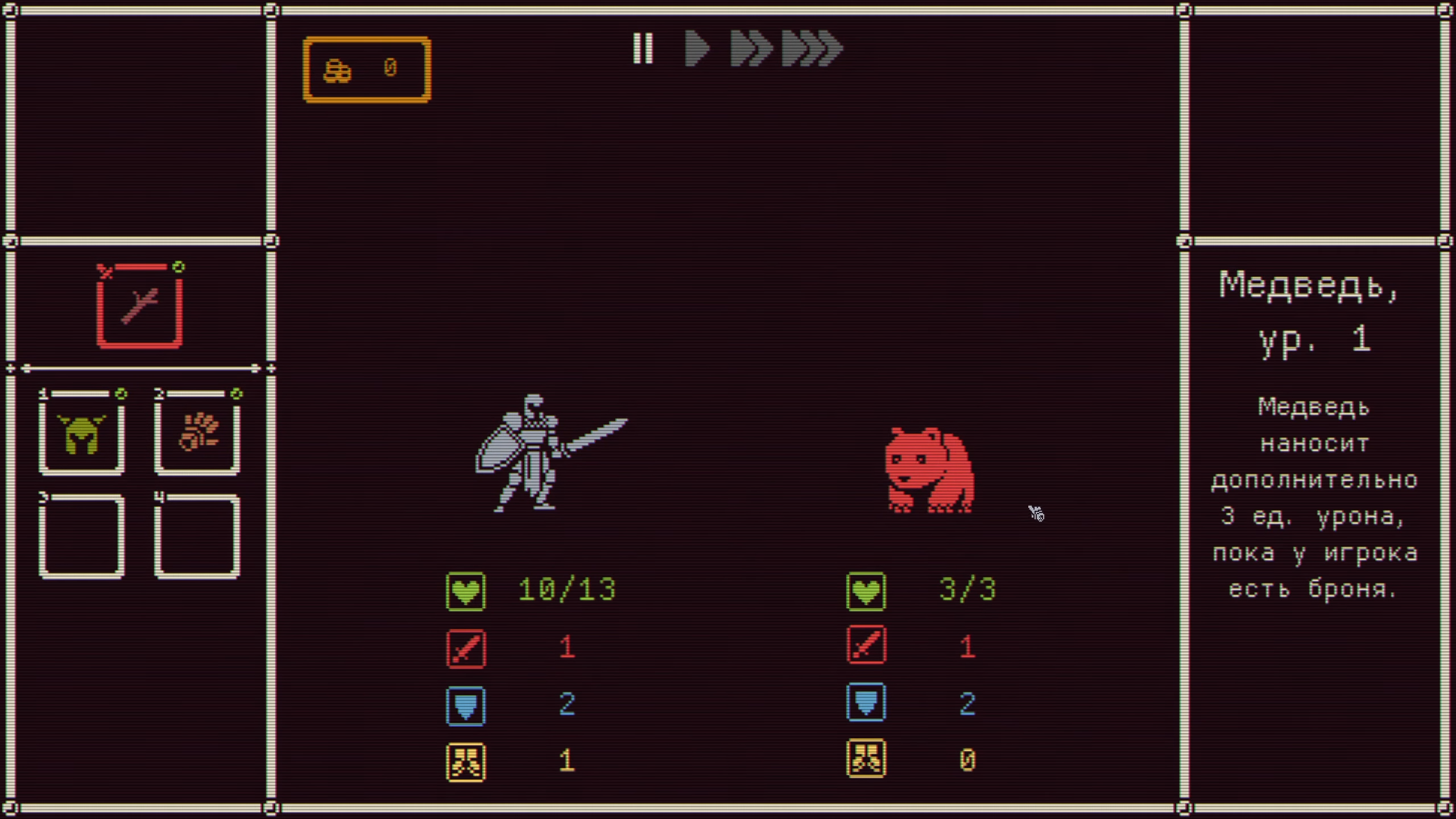Select the wooden stick weapon slot
Screen dimensions: 1456x819
coord(139,308)
